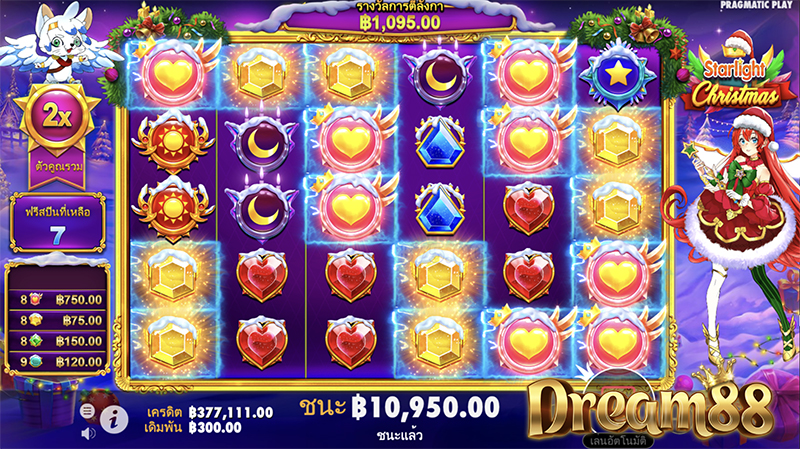Open the hamburger menu button
Screen dimensions: 800x449
click(x=87, y=411)
